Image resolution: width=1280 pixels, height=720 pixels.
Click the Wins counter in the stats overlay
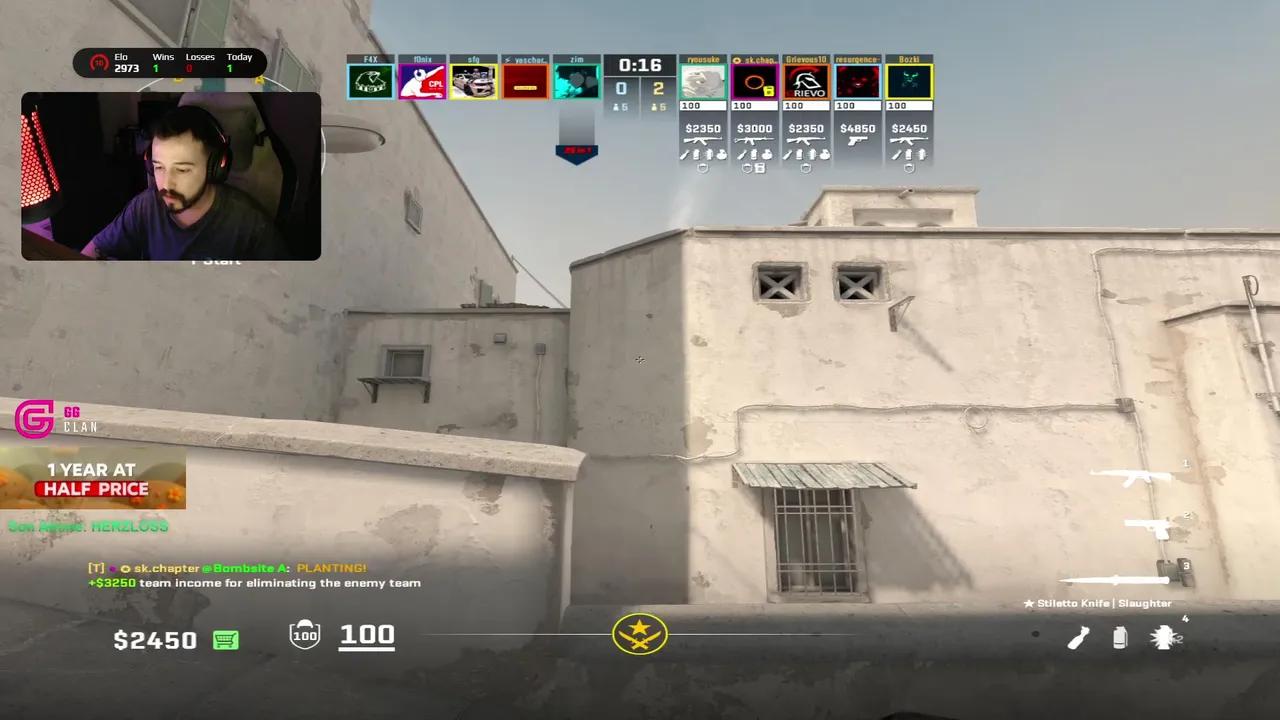click(163, 62)
